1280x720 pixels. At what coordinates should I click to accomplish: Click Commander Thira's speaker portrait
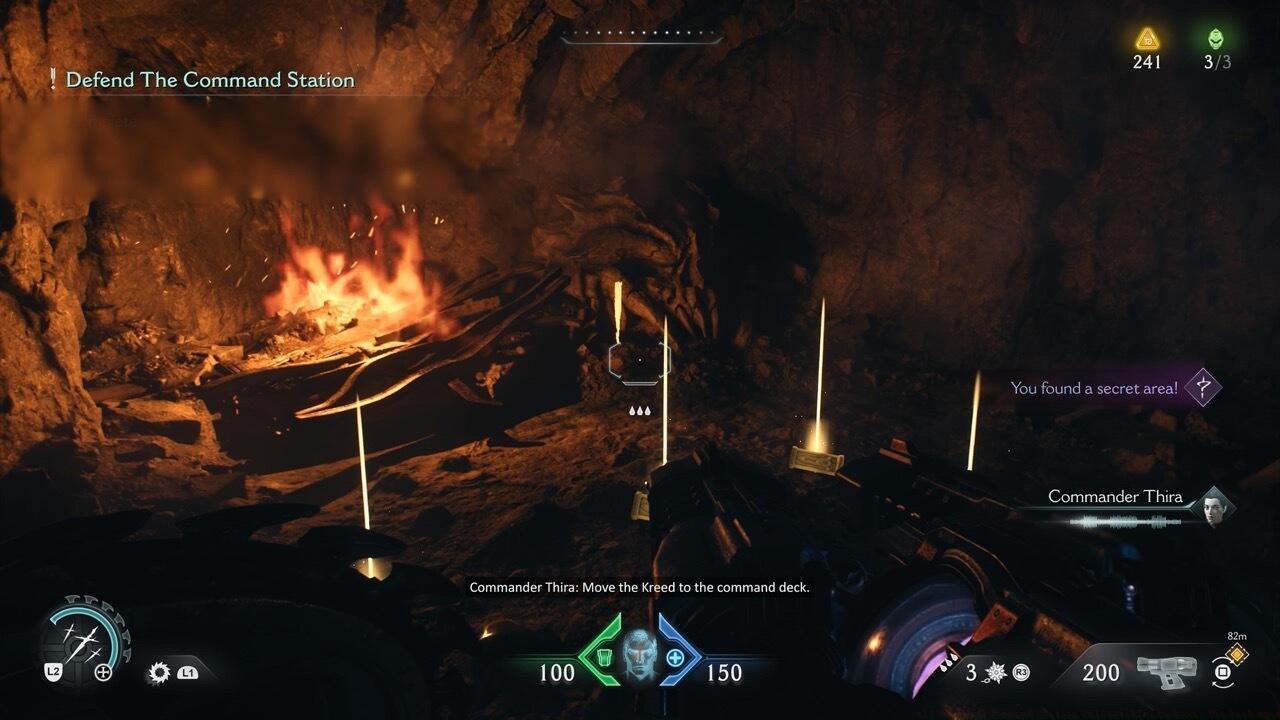[x=1215, y=505]
